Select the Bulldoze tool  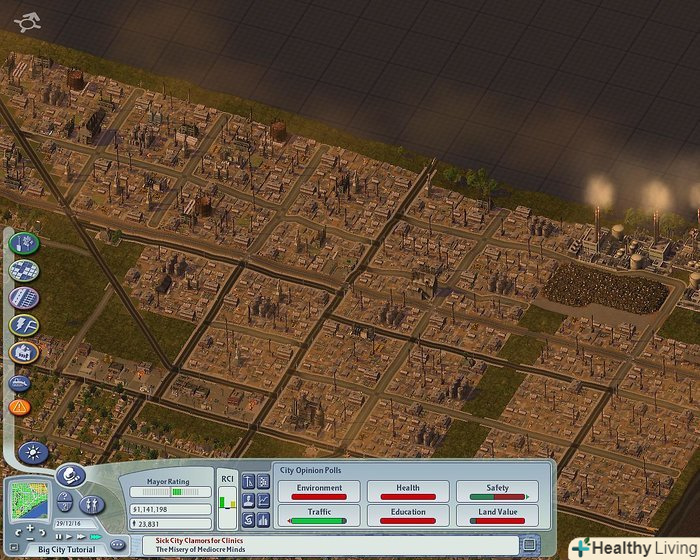(20, 382)
